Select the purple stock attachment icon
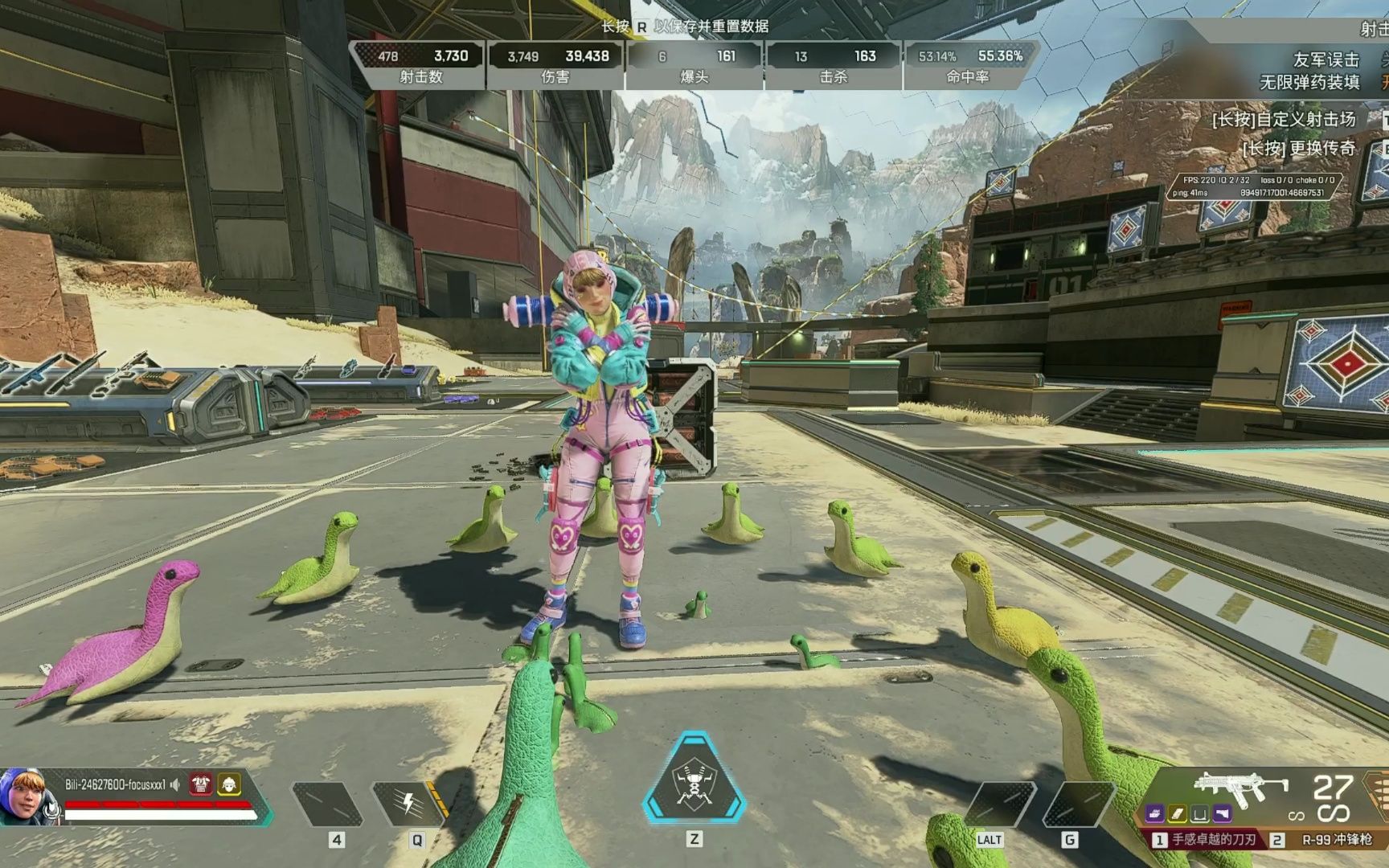The image size is (1389, 868). tap(1222, 814)
